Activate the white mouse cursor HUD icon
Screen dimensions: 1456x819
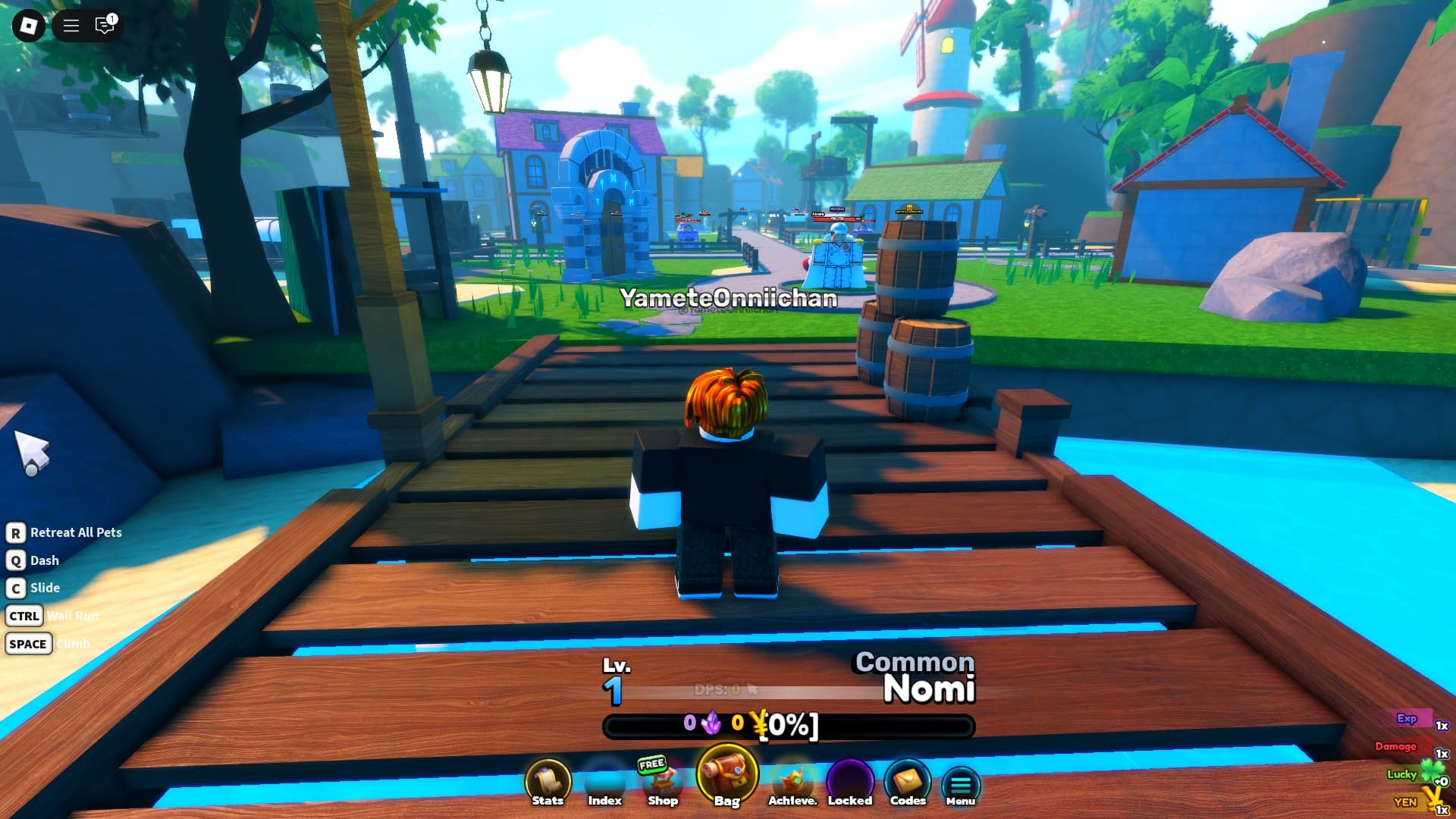pyautogui.click(x=32, y=453)
